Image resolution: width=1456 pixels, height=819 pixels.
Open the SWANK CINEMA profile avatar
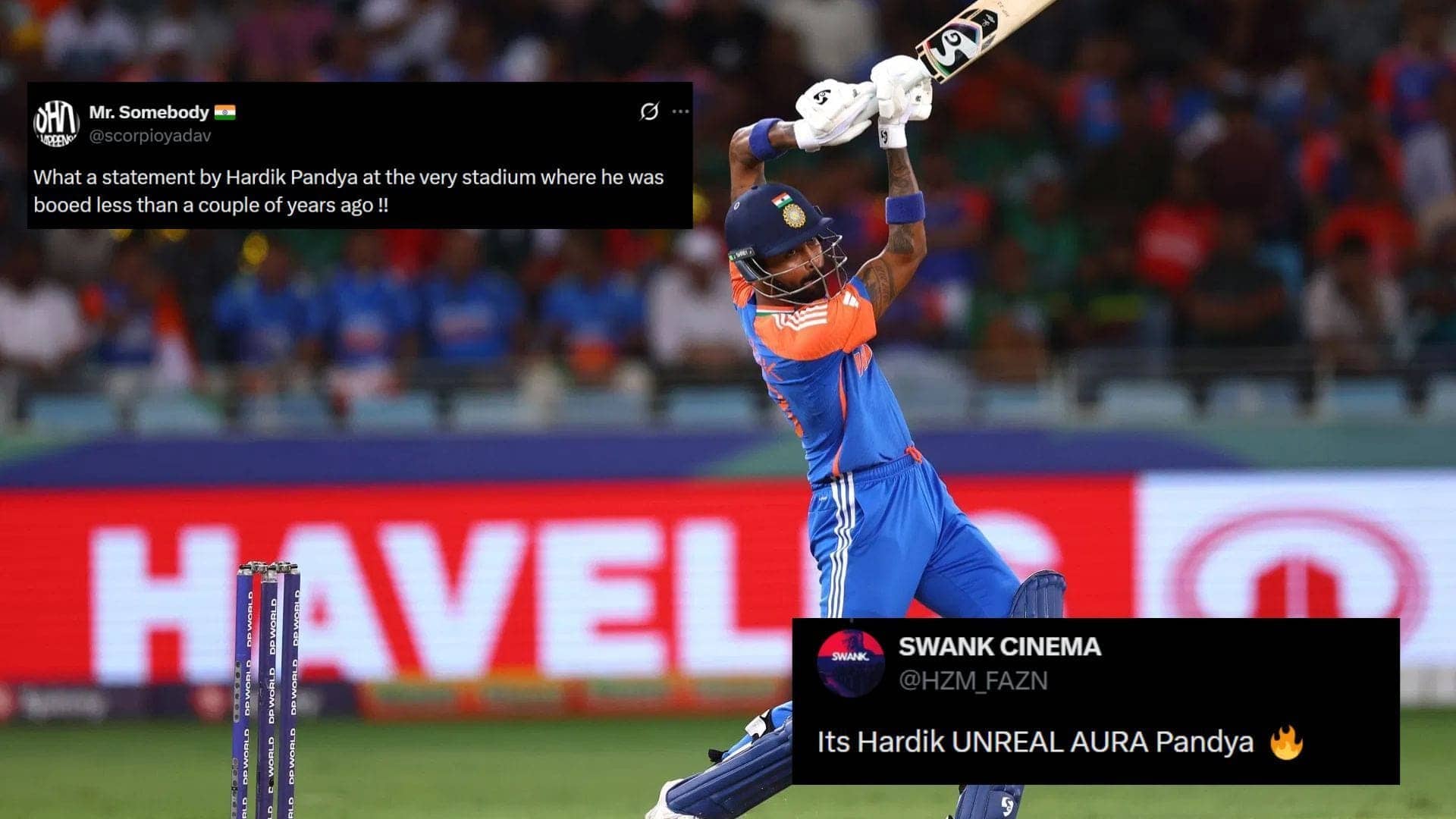click(850, 663)
